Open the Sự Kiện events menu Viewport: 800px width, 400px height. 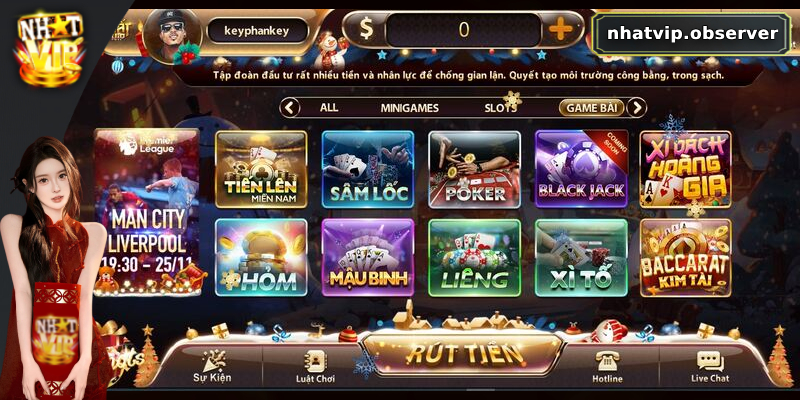[x=211, y=366]
